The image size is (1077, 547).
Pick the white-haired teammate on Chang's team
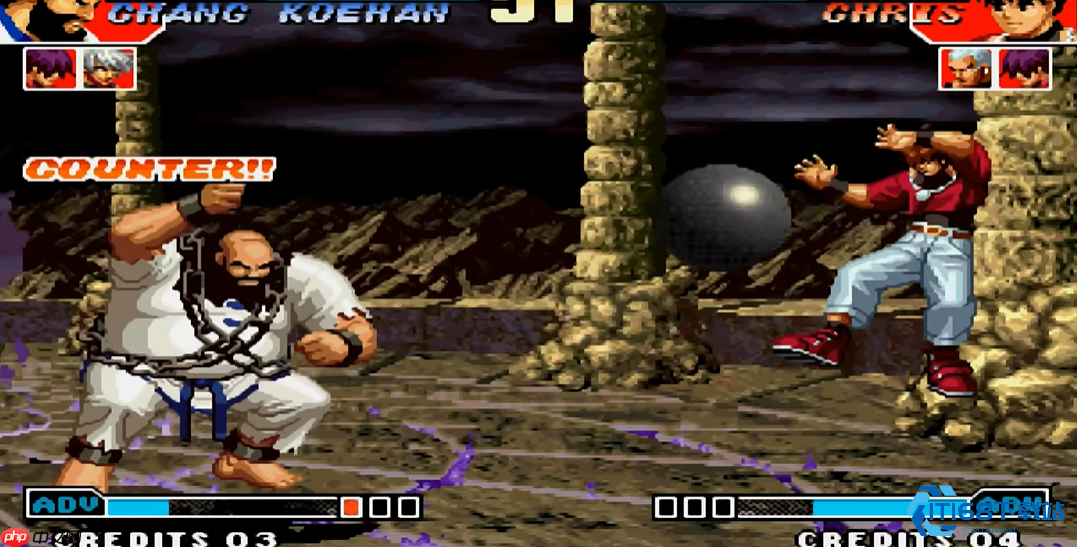coord(108,68)
